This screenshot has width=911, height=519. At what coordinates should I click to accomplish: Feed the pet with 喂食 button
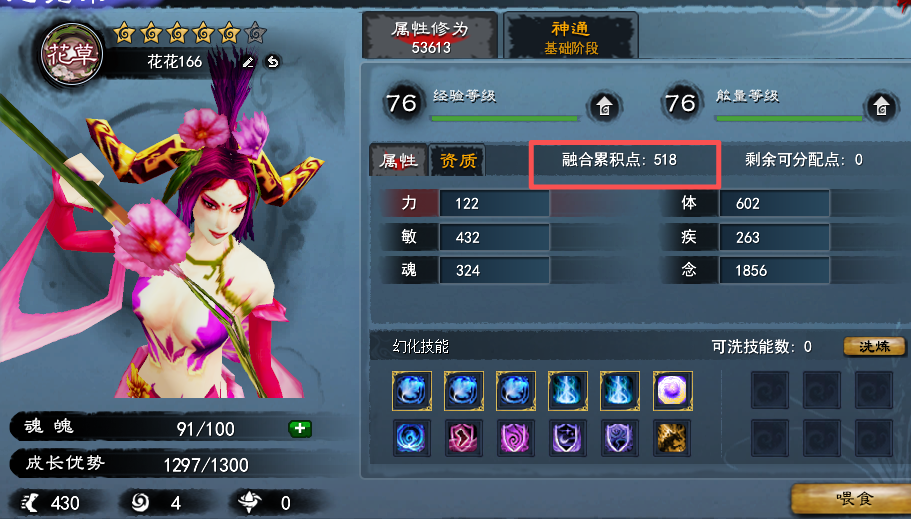[x=852, y=498]
